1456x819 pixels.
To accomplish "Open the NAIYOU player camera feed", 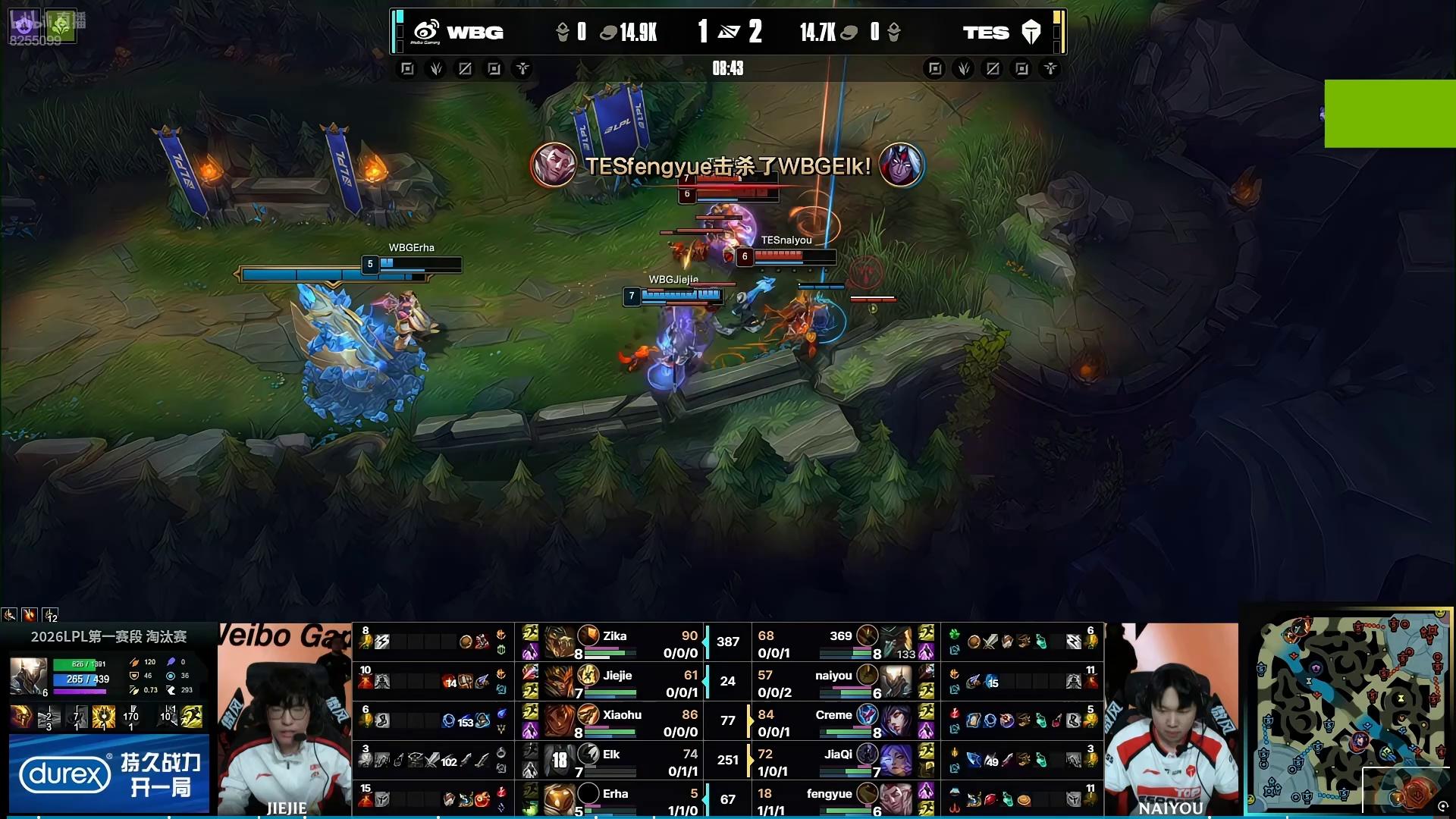I will click(x=1171, y=719).
